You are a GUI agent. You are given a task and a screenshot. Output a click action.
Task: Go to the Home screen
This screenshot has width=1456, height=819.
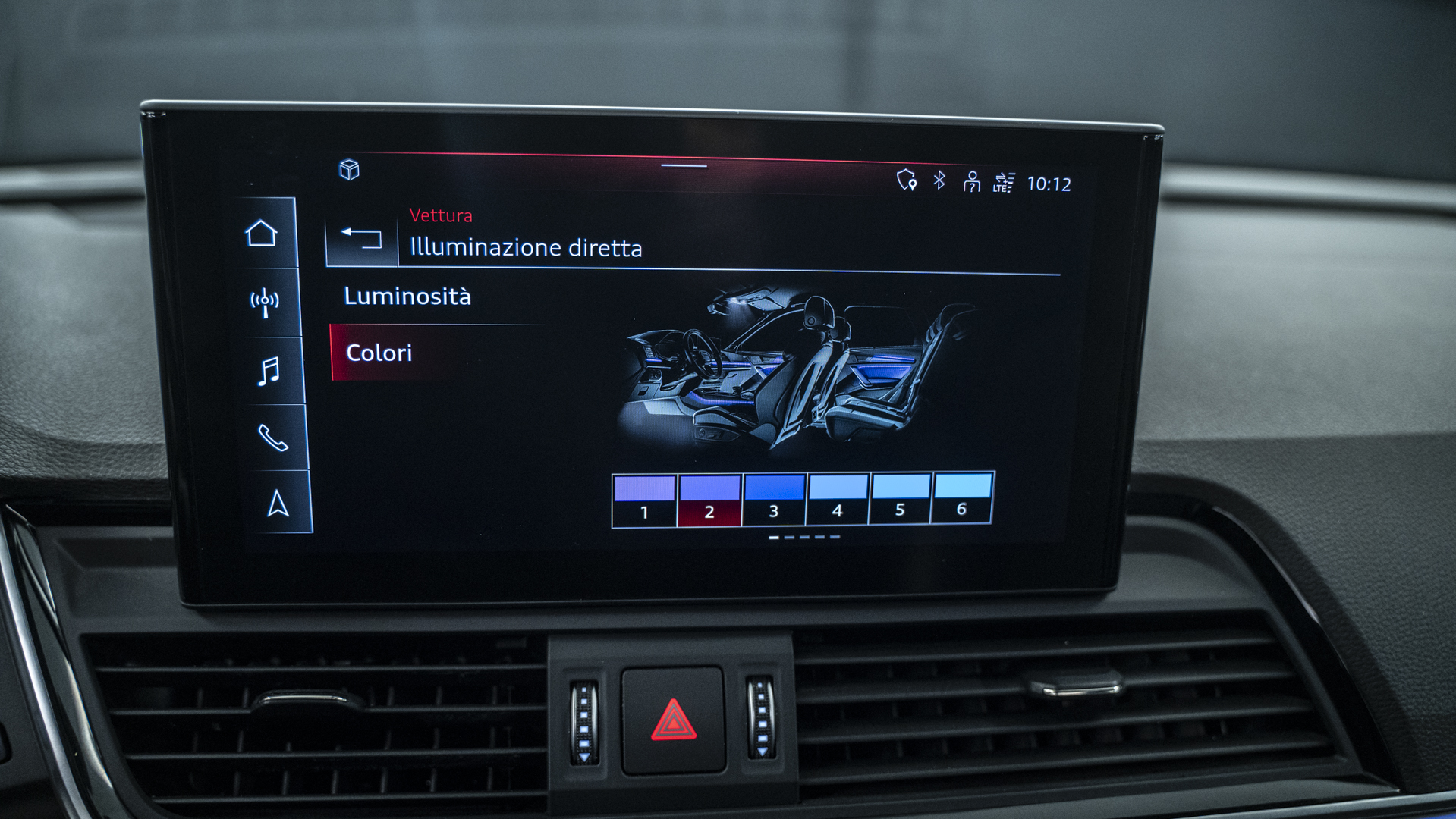click(262, 234)
